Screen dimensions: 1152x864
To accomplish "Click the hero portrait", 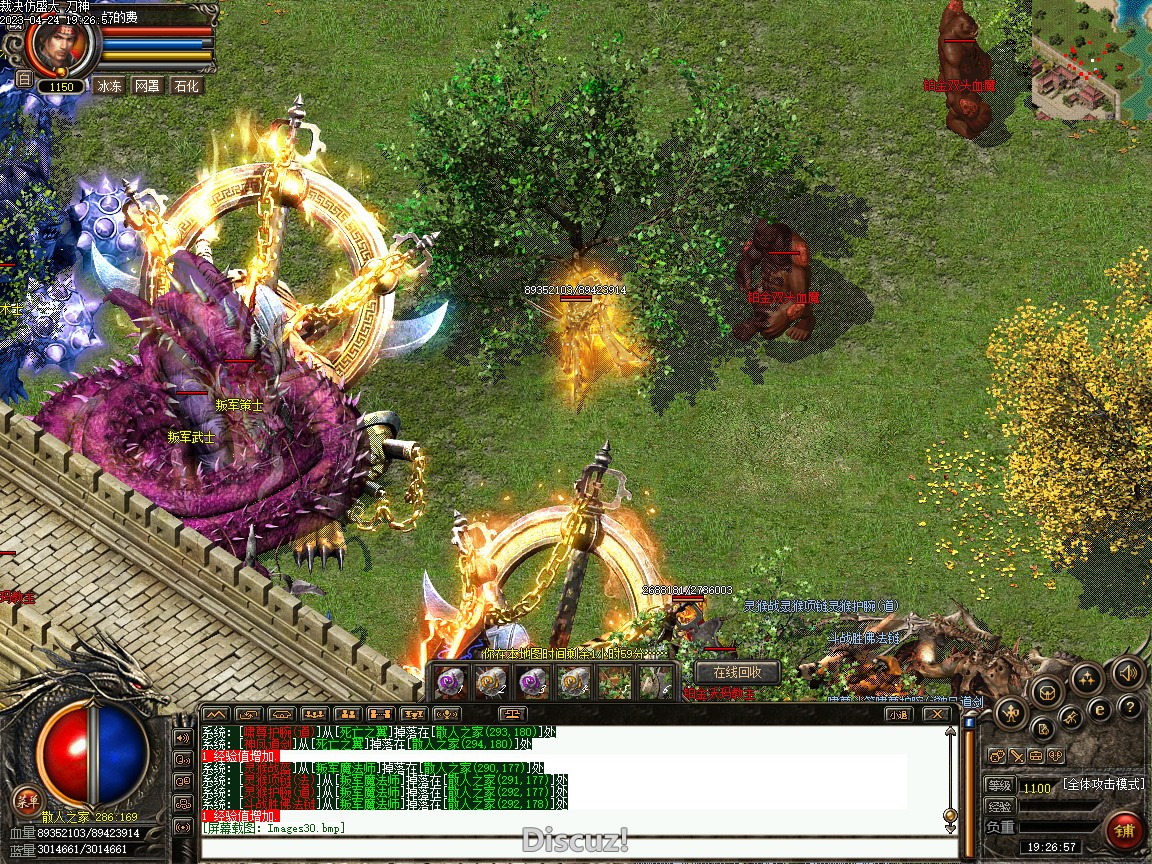I will 61,44.
